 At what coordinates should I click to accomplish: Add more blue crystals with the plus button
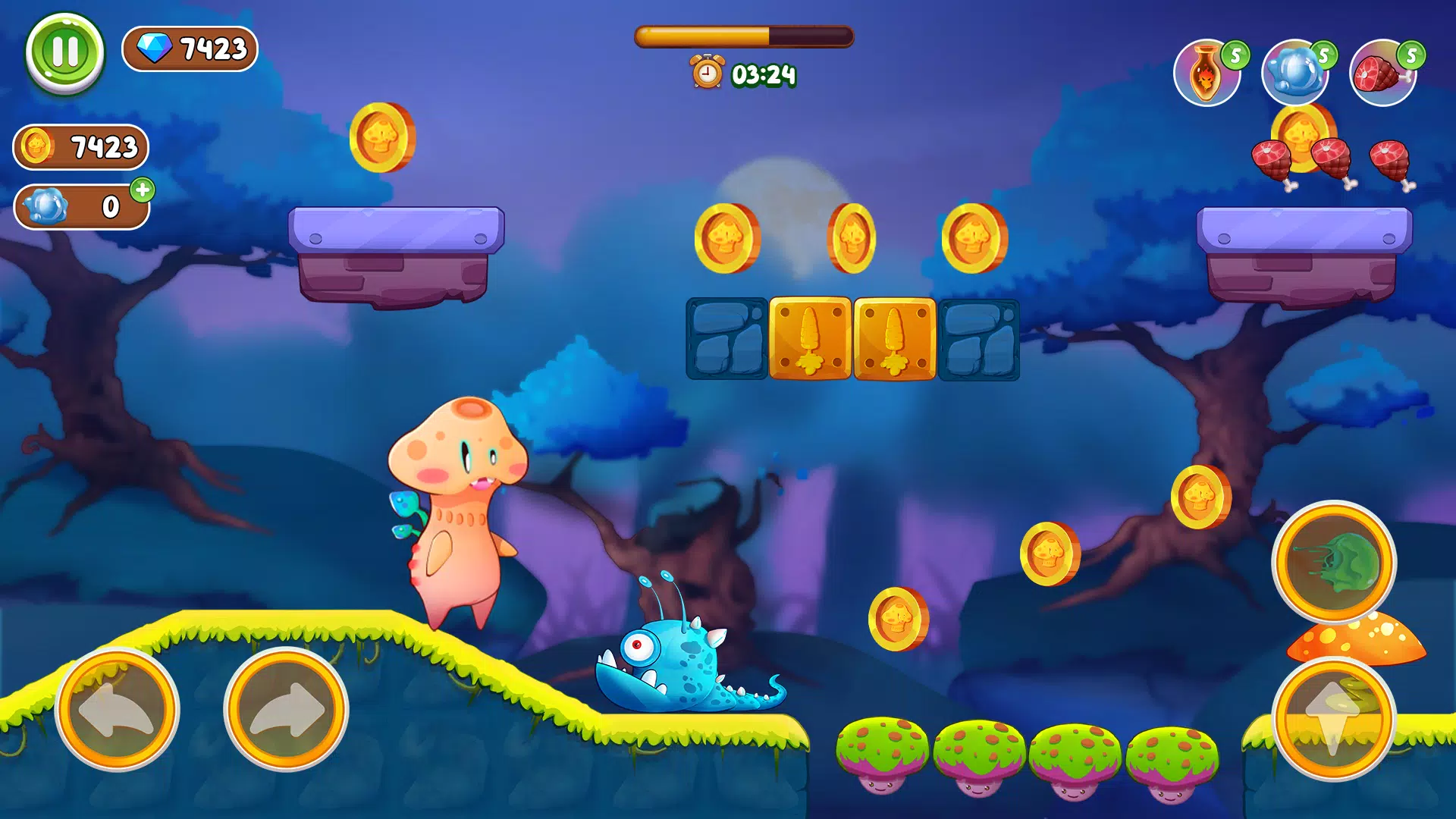coord(143,190)
